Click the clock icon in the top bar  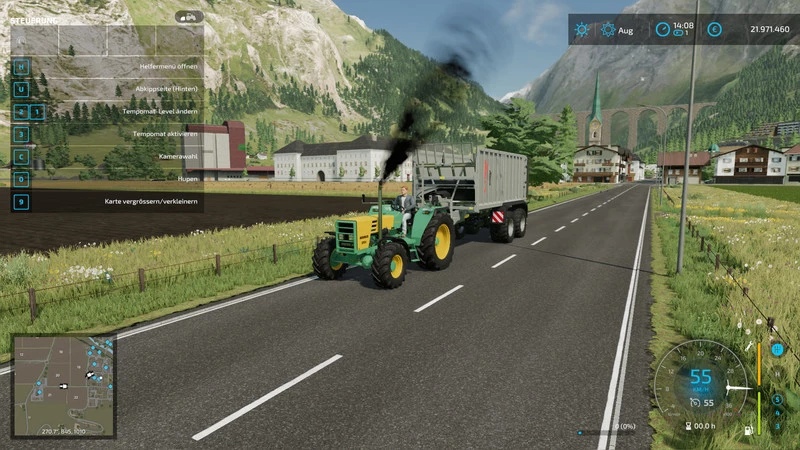(662, 30)
